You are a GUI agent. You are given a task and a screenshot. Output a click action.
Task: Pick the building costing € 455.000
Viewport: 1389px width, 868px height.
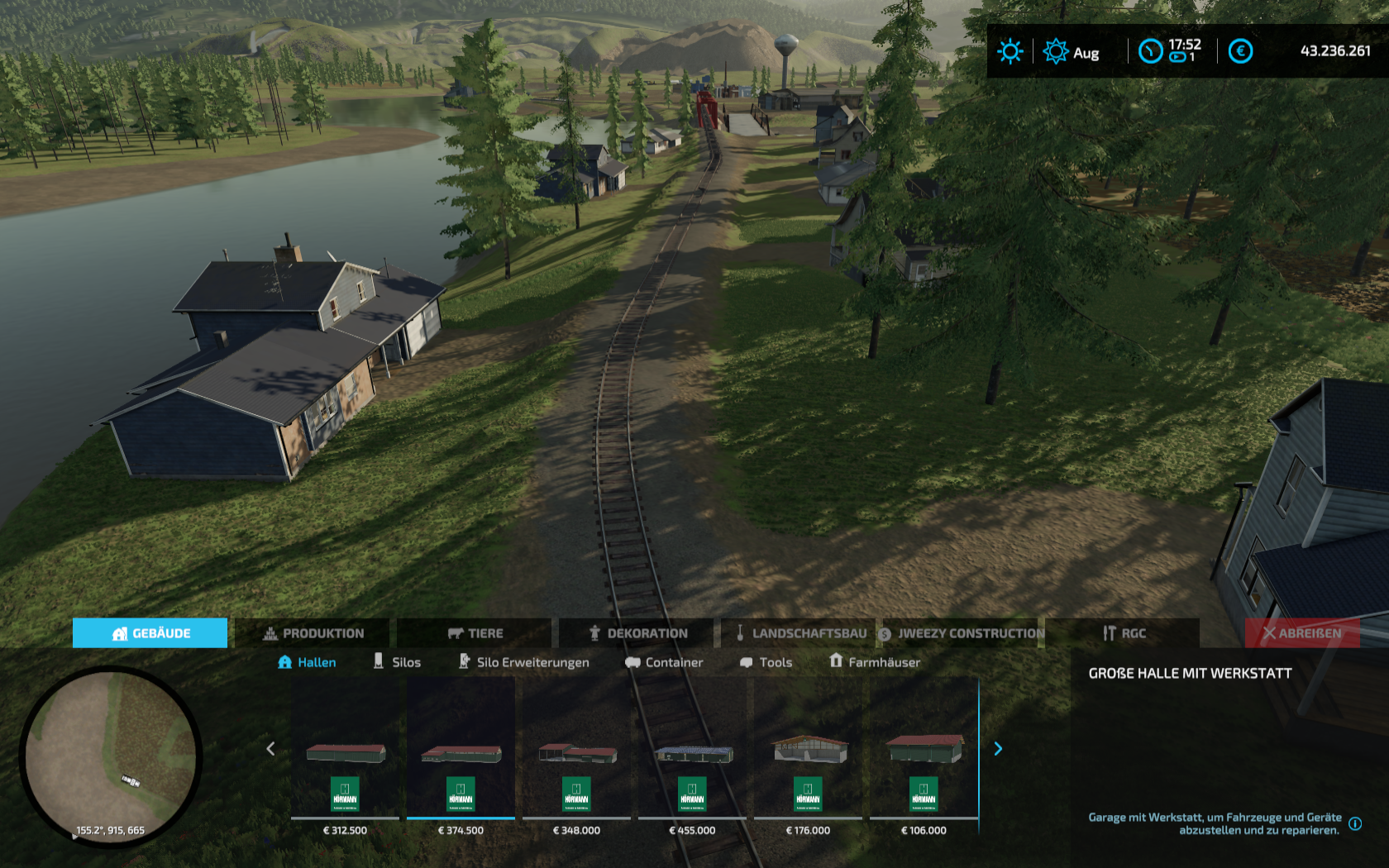692,754
